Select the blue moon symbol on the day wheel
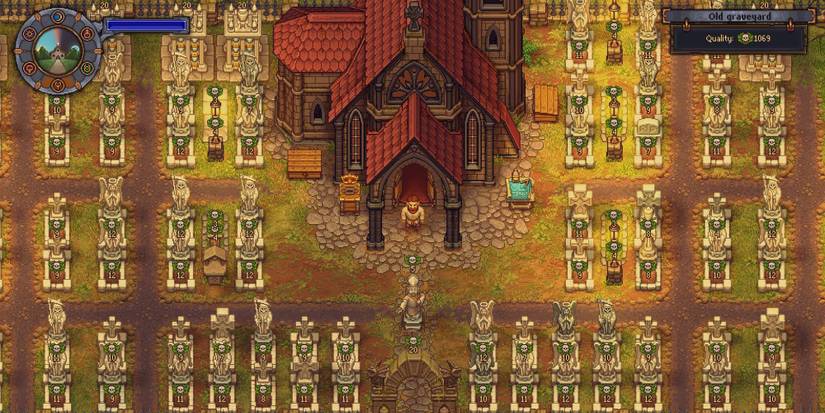The height and width of the screenshot is (413, 825). pyautogui.click(x=58, y=17)
